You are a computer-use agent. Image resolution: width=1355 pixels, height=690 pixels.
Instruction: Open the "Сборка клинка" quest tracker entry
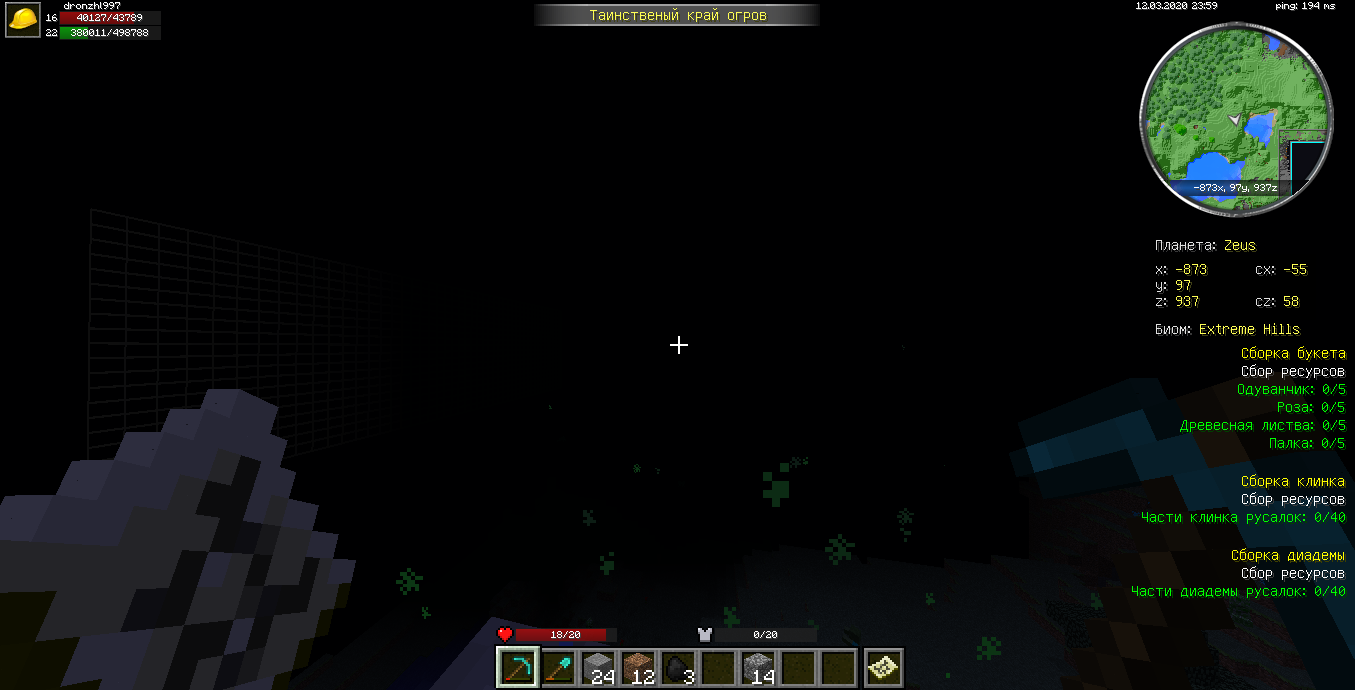(1293, 482)
